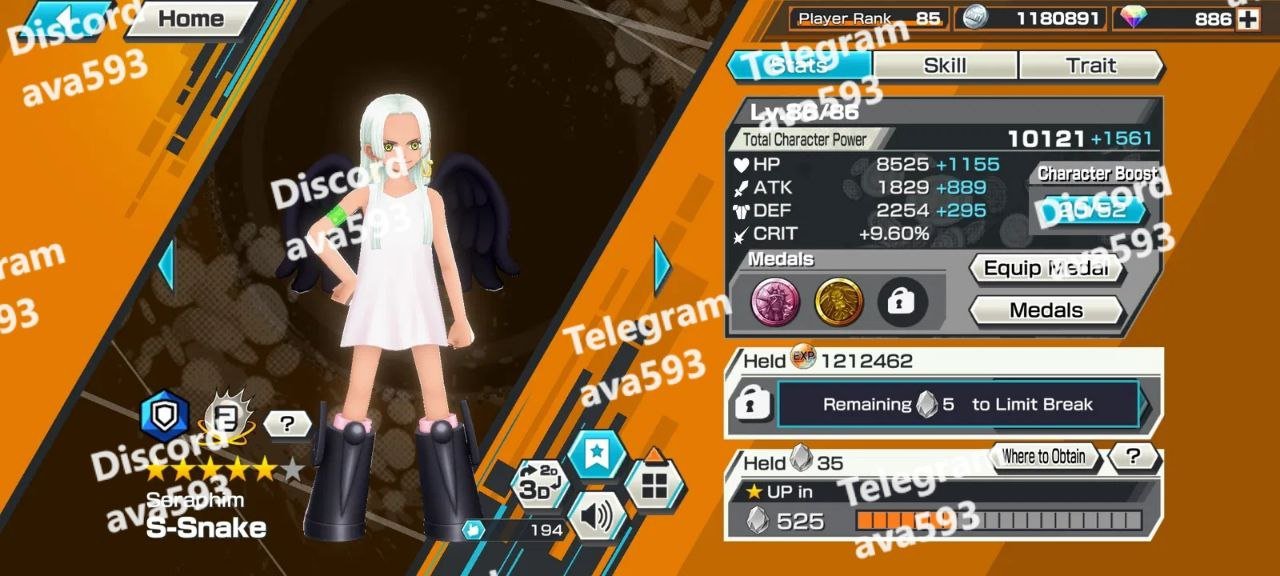
Task: Play the character voice with speaker icon
Action: (597, 516)
